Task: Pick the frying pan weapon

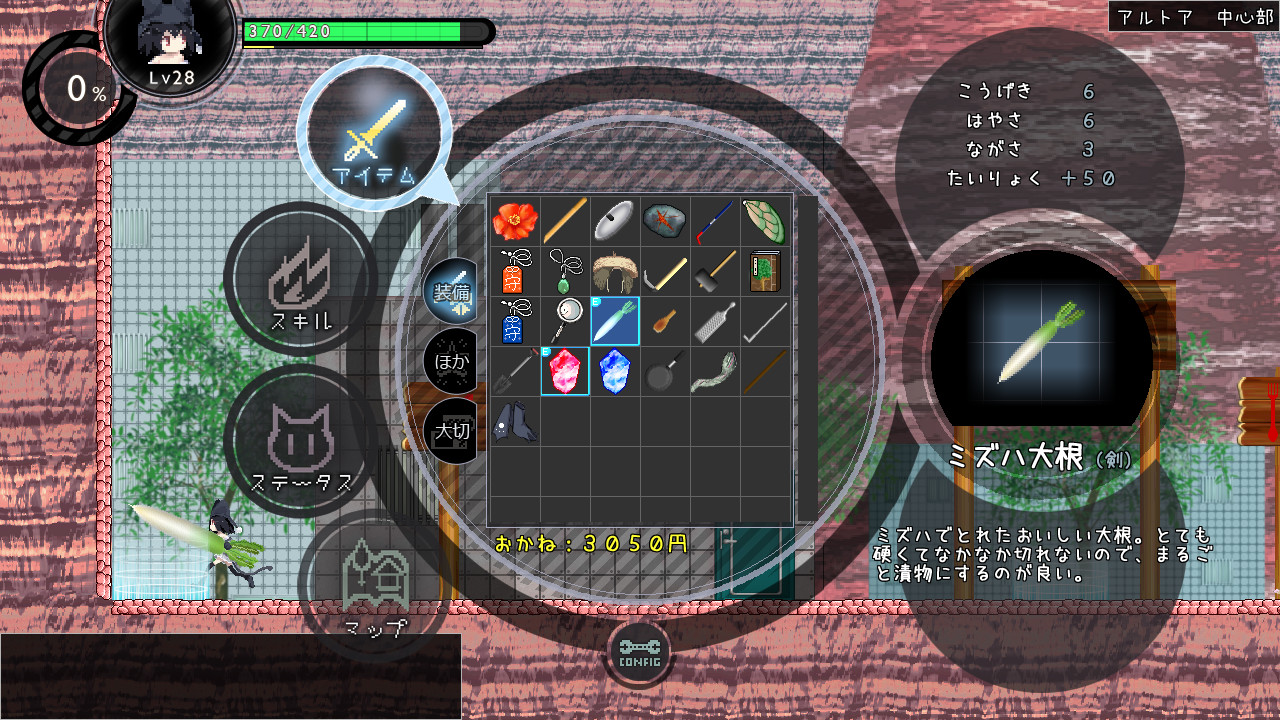Action: tap(665, 371)
